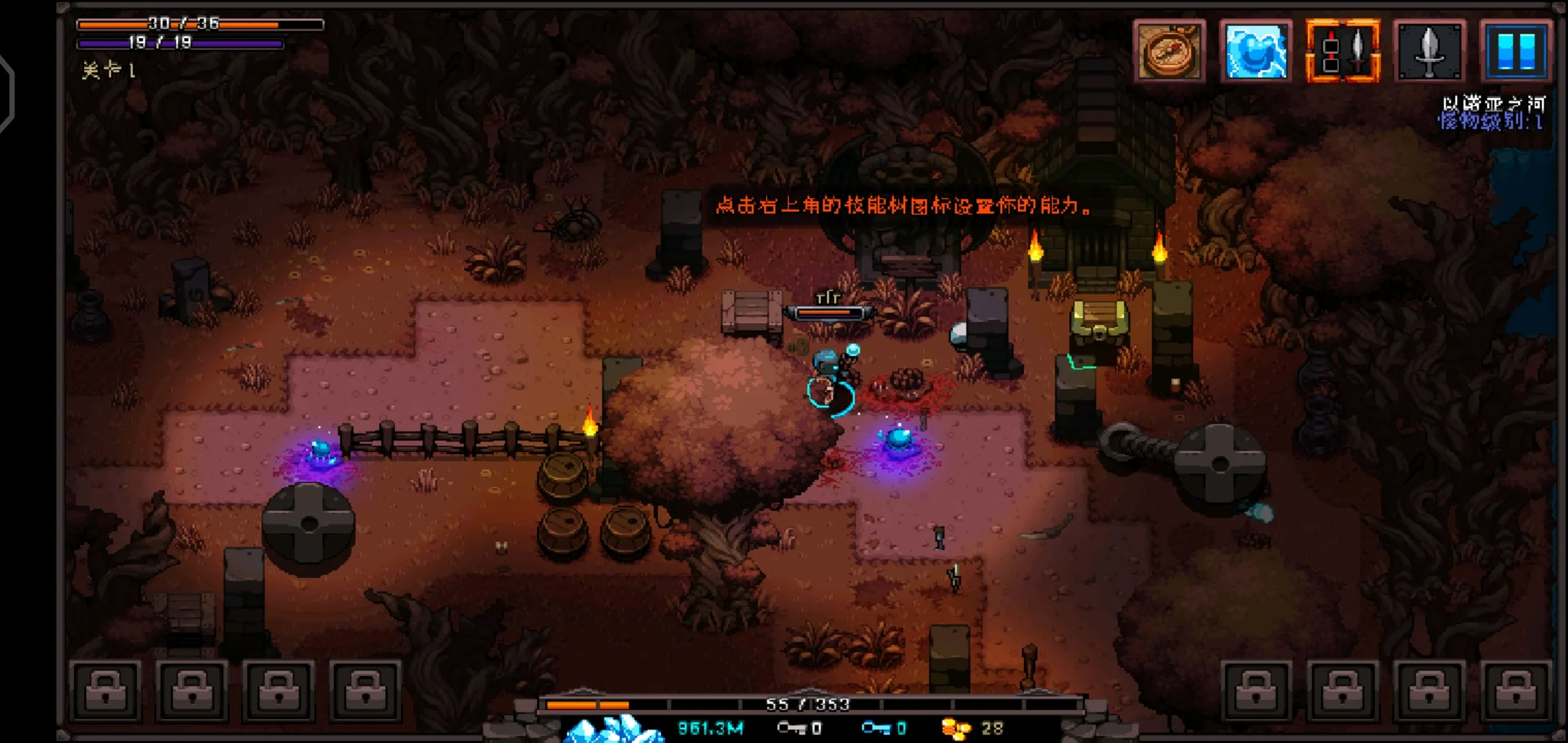Viewport: 1568px width, 743px height.
Task: Tap the blue lightning slime icon
Action: pyautogui.click(x=1256, y=51)
